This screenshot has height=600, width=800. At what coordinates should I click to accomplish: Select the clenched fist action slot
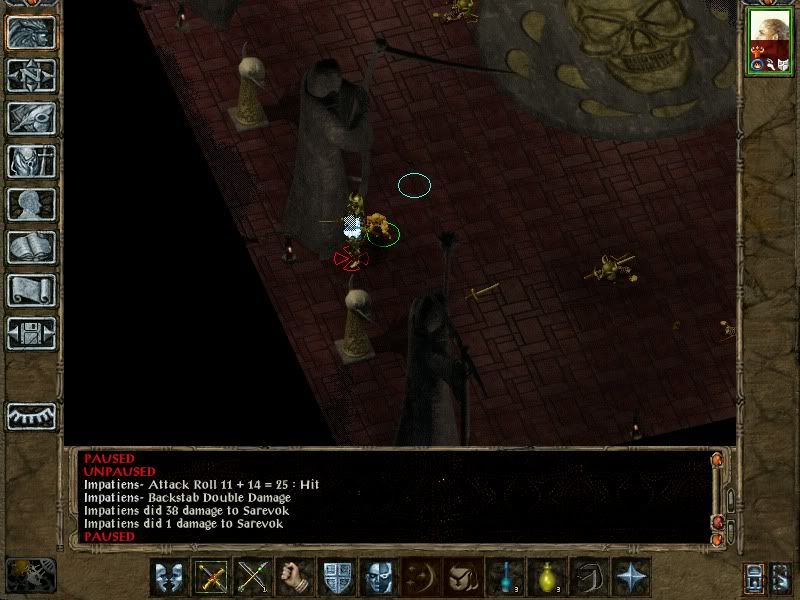pyautogui.click(x=296, y=577)
